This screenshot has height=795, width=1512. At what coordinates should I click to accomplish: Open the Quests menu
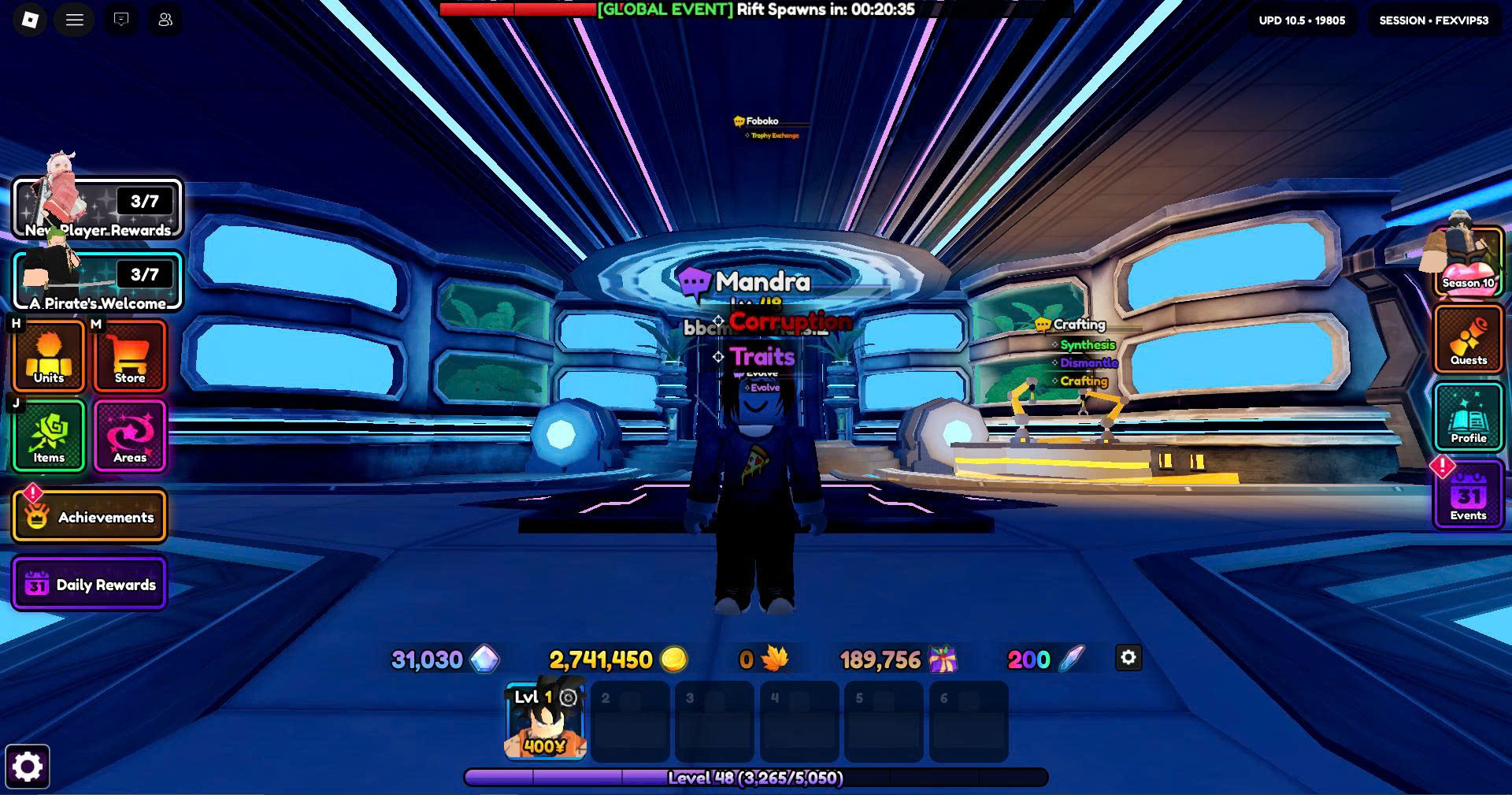[1468, 339]
